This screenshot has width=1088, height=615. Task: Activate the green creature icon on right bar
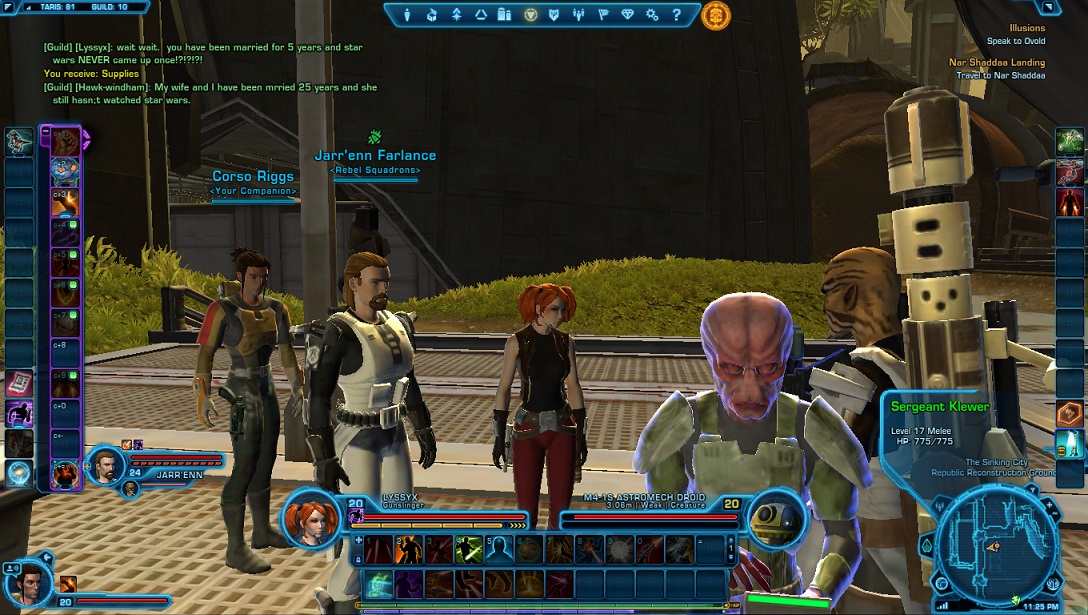tap(1070, 139)
